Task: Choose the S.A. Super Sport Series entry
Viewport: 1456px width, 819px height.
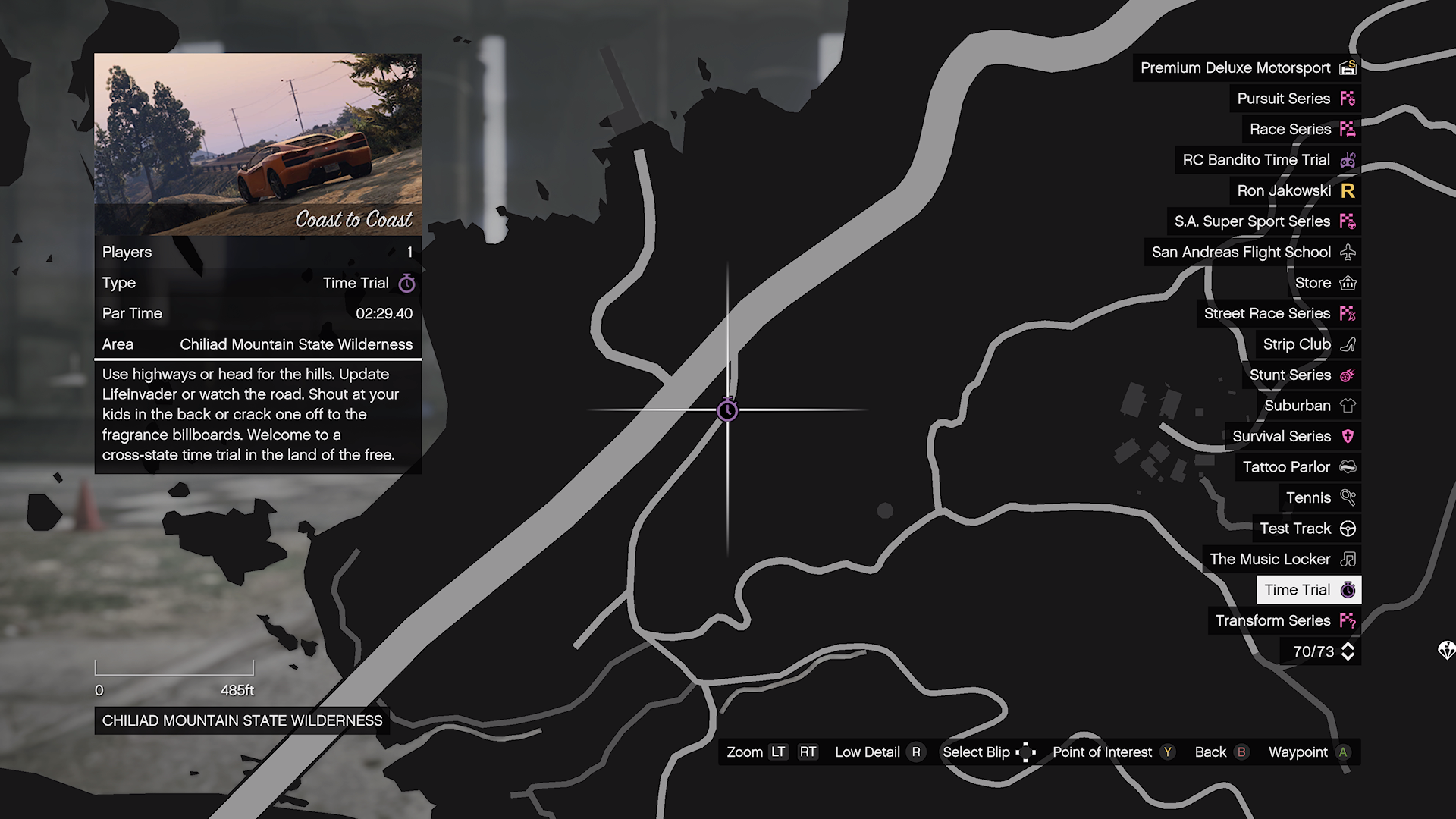Action: pyautogui.click(x=1263, y=221)
